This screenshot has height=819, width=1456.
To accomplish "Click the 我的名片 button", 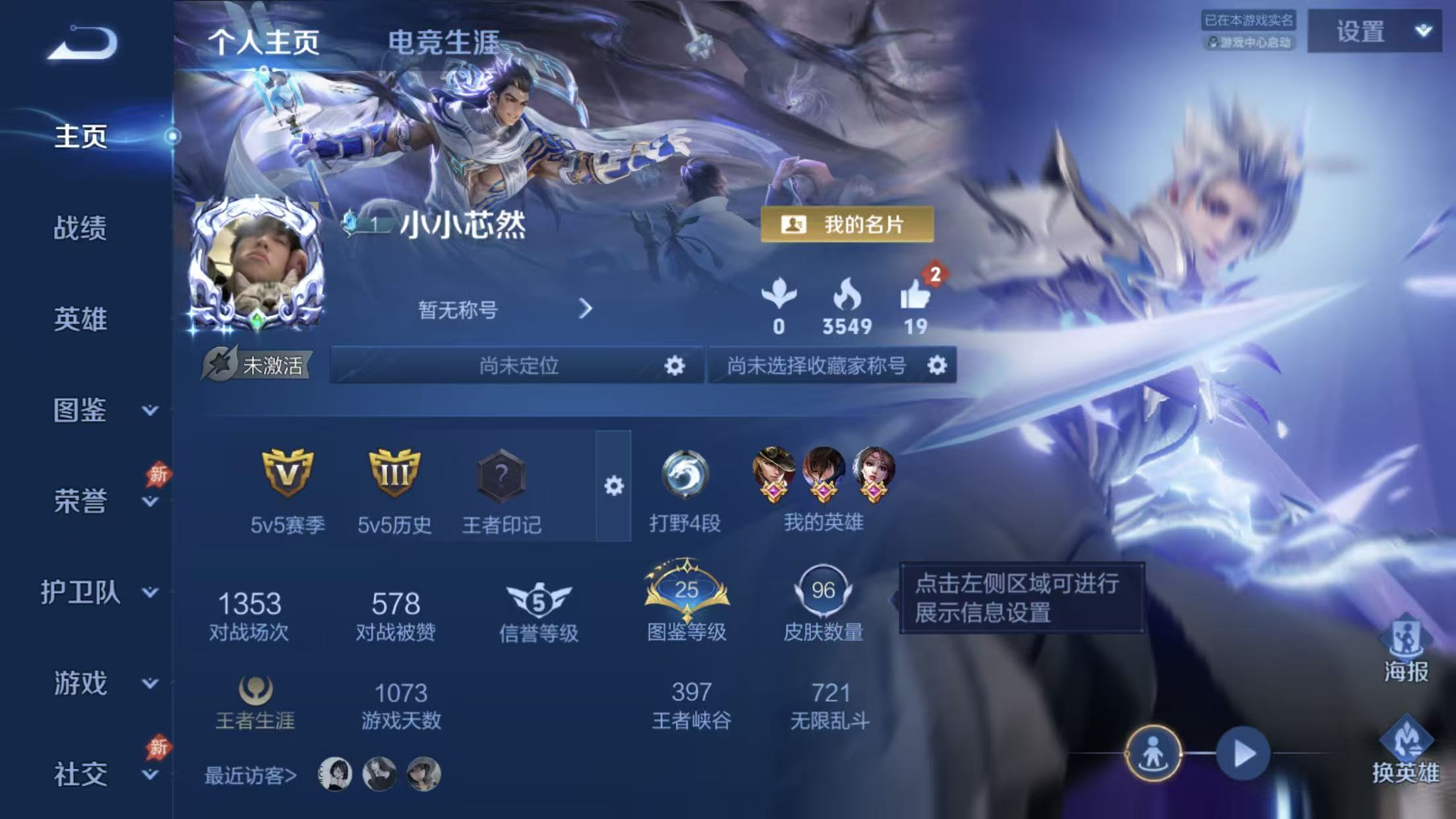I will coord(847,225).
